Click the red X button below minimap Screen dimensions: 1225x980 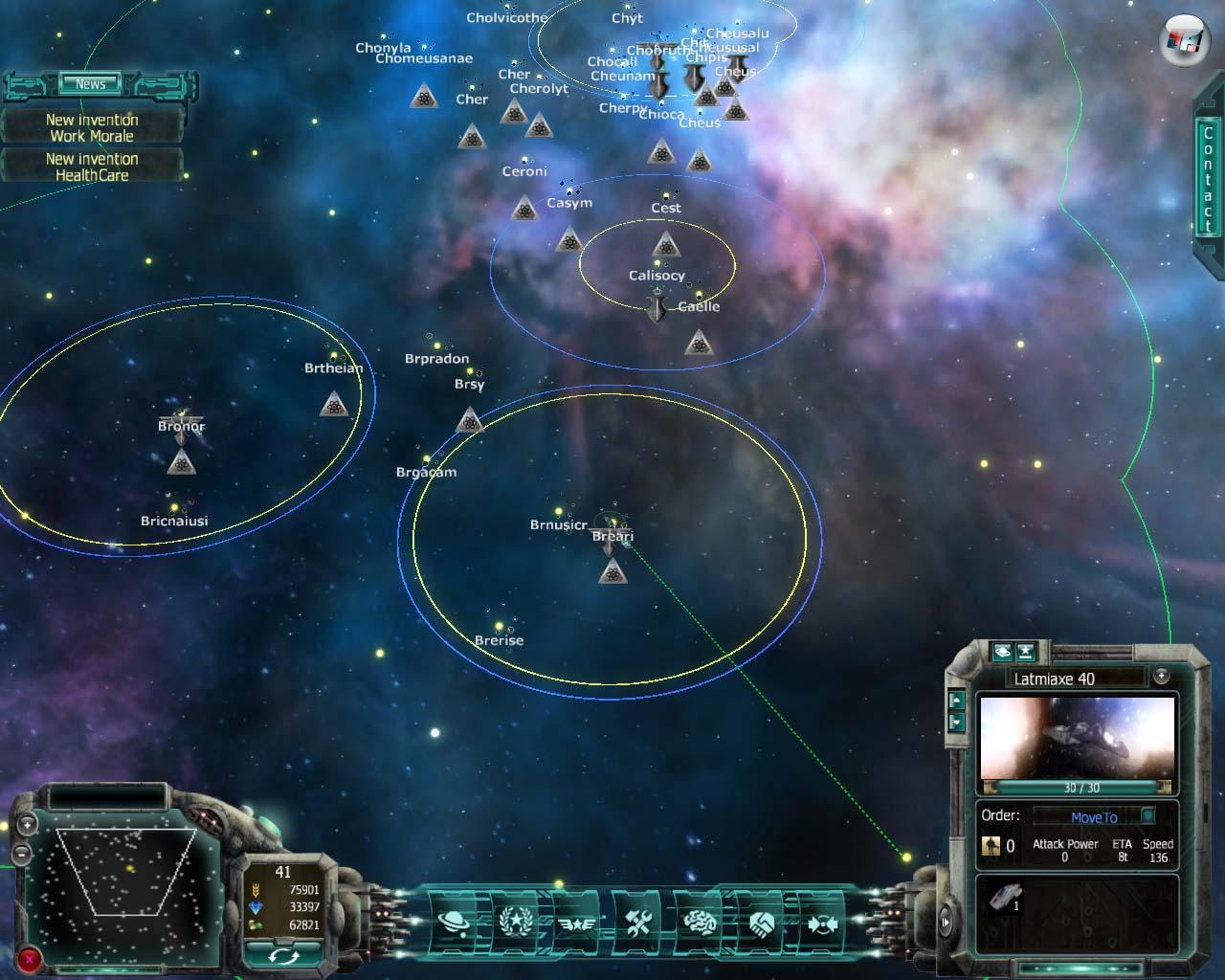[30, 958]
